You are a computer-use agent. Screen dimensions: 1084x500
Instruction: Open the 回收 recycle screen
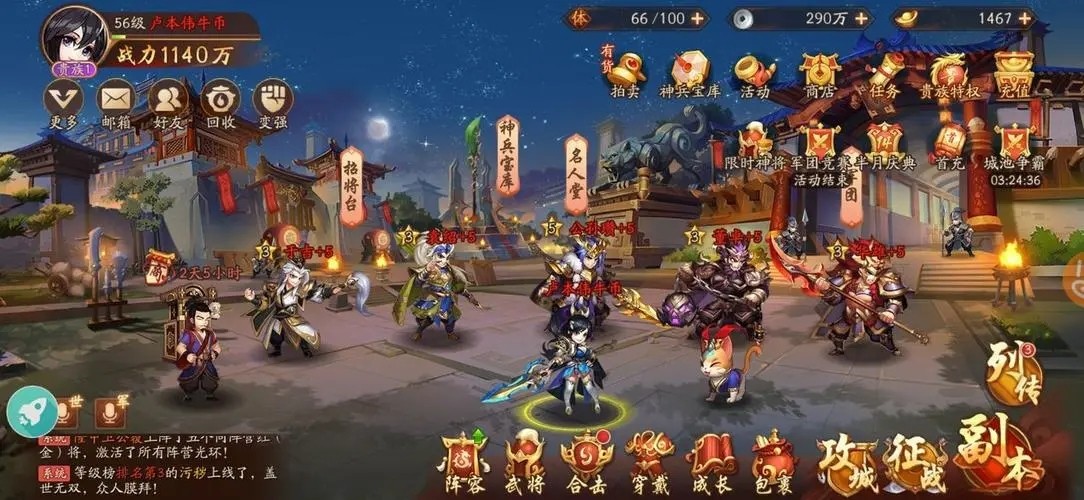220,99
